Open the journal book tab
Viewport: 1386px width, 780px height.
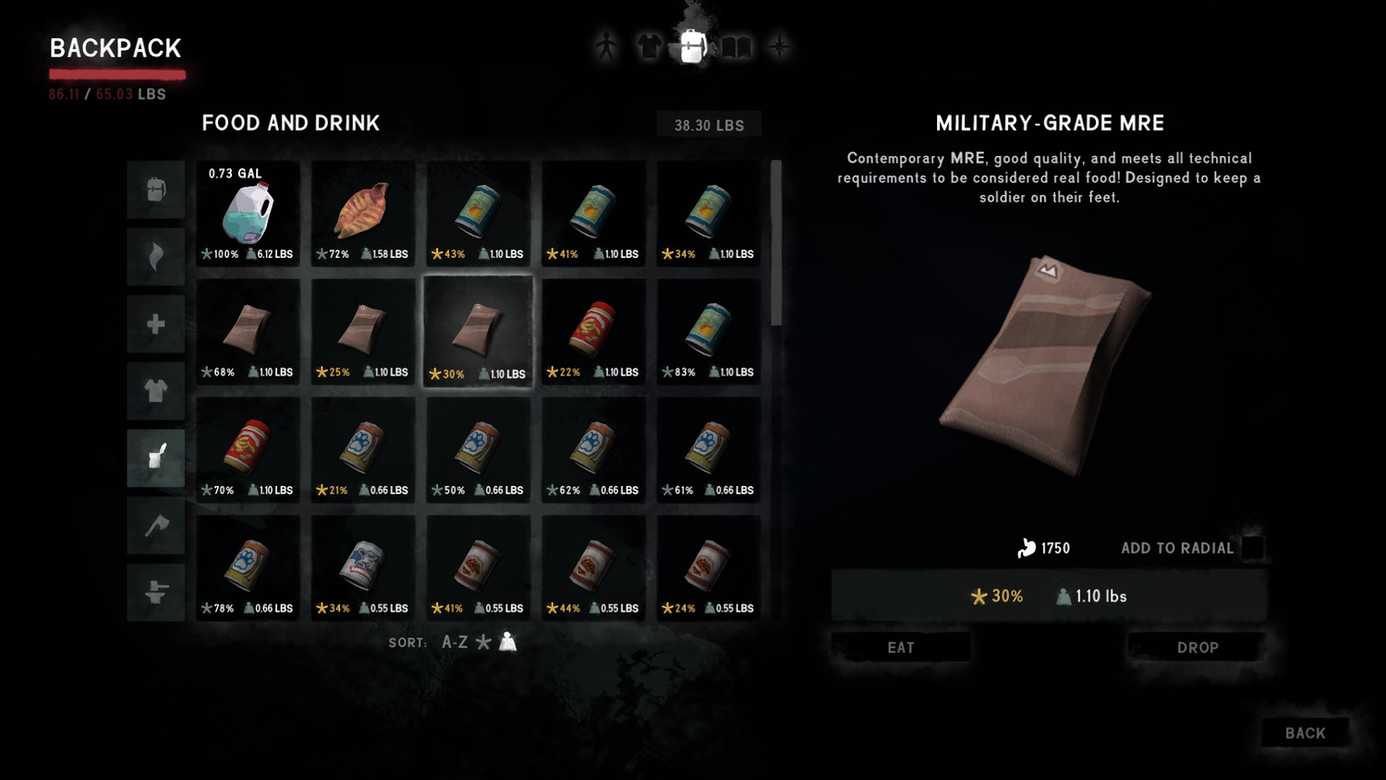tap(736, 46)
